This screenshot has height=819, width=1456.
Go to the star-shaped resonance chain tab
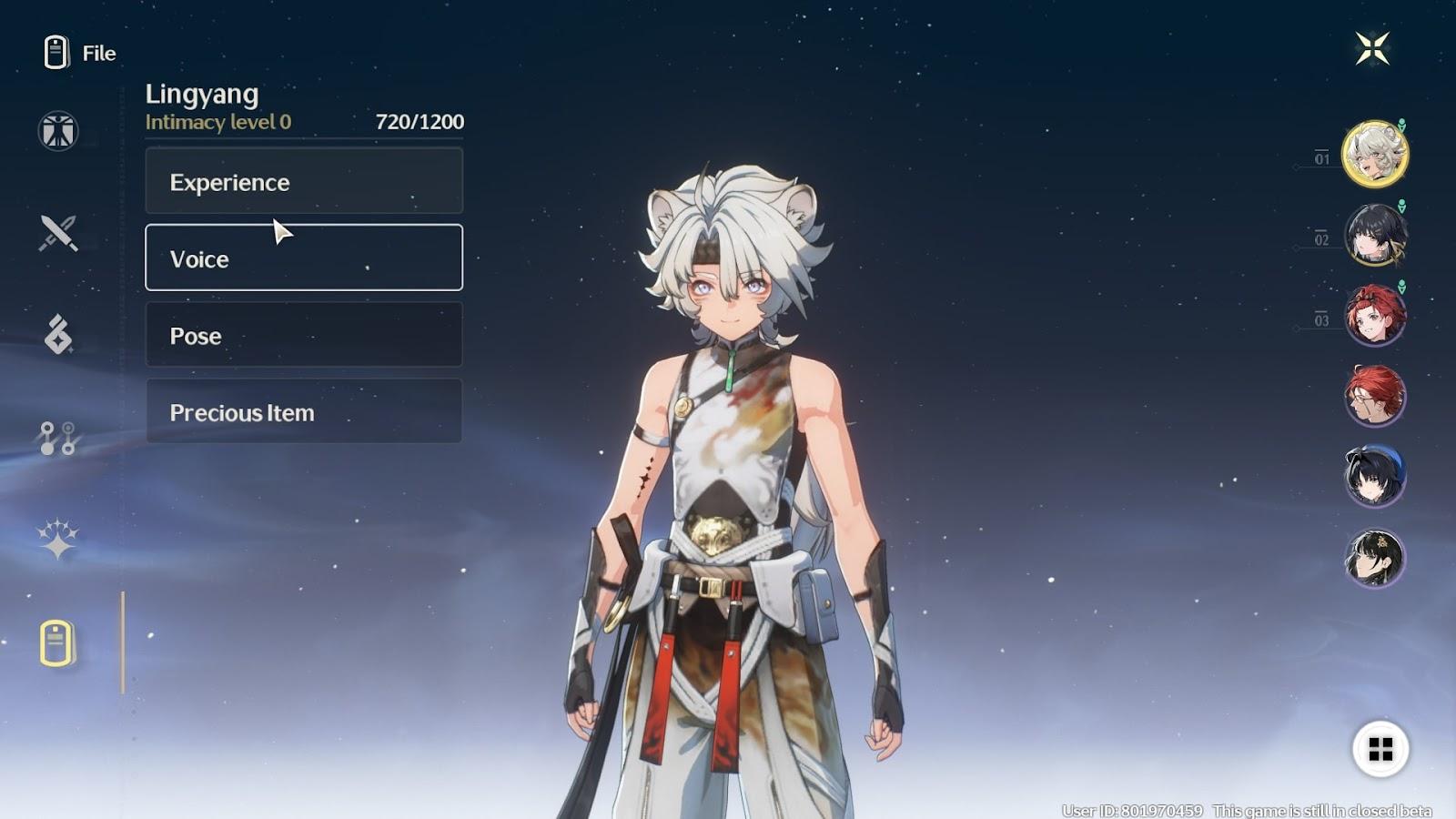(58, 539)
